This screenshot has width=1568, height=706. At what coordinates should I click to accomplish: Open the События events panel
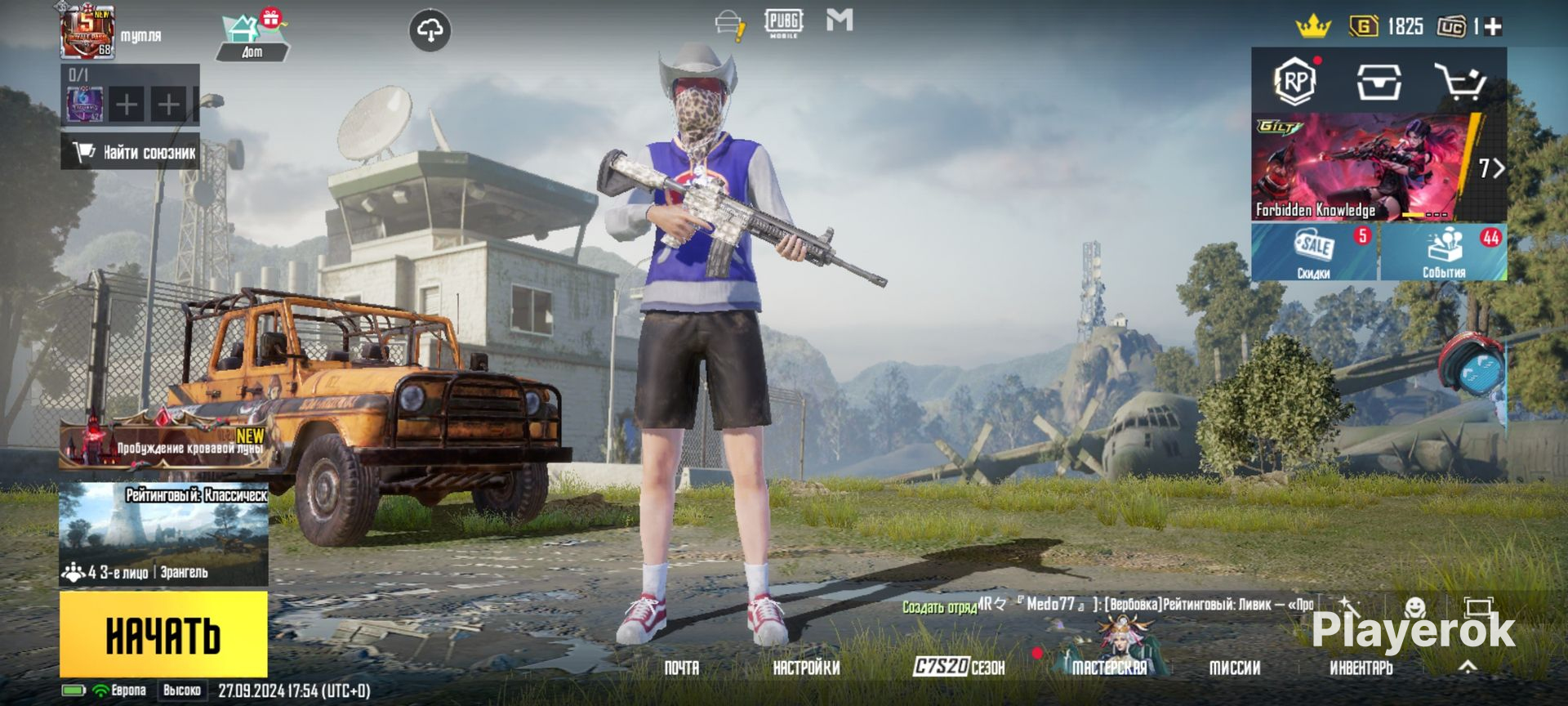[1444, 252]
